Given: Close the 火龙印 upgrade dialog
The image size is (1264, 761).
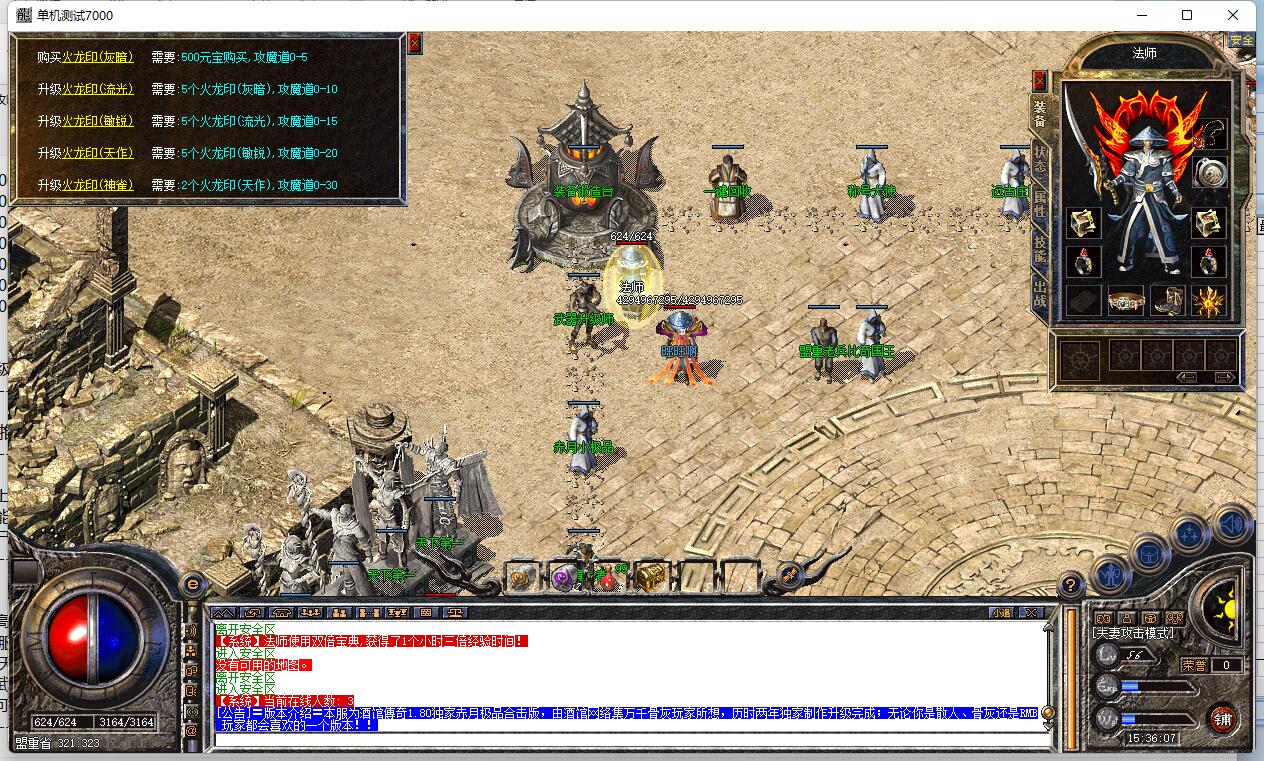Looking at the screenshot, I should (415, 43).
